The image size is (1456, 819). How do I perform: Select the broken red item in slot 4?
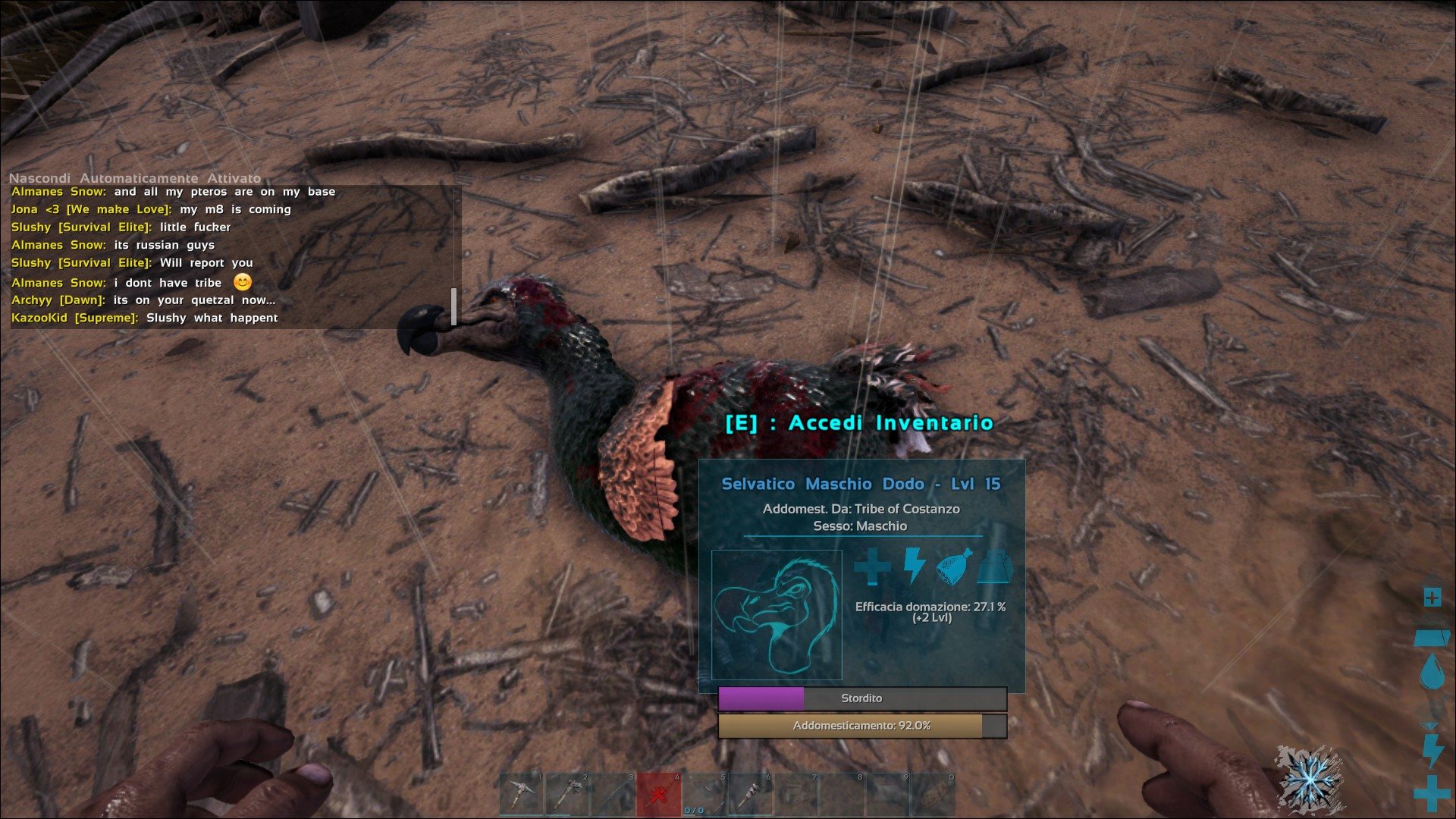pos(659,794)
